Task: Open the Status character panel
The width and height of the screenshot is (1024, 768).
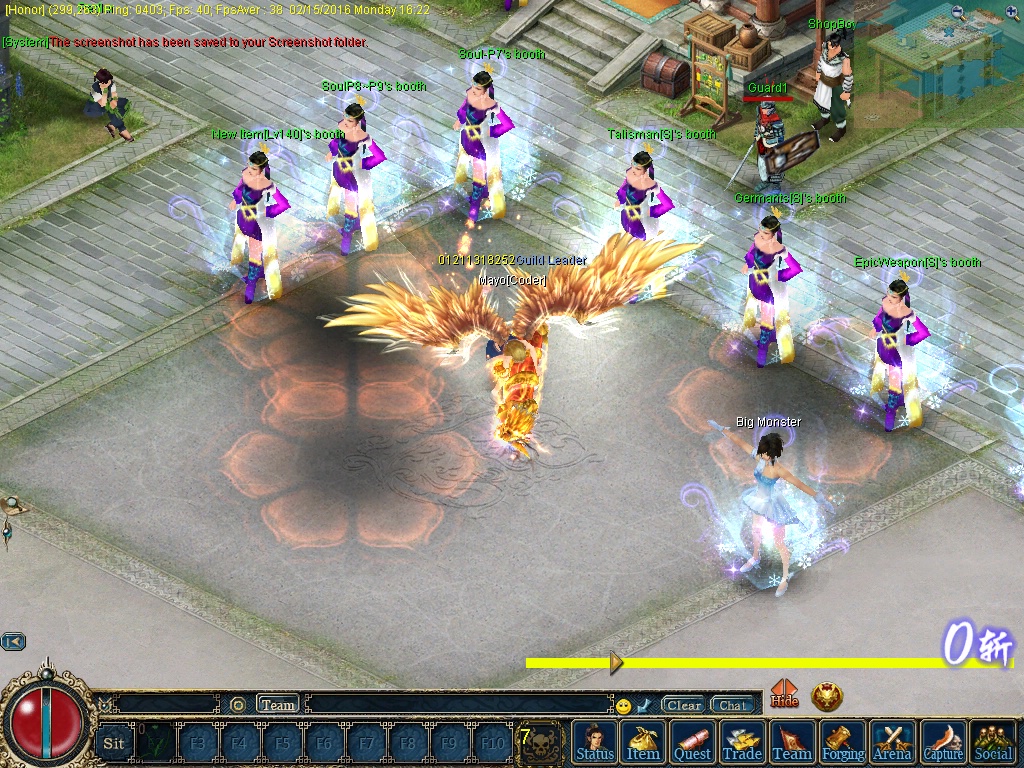Action: [594, 742]
